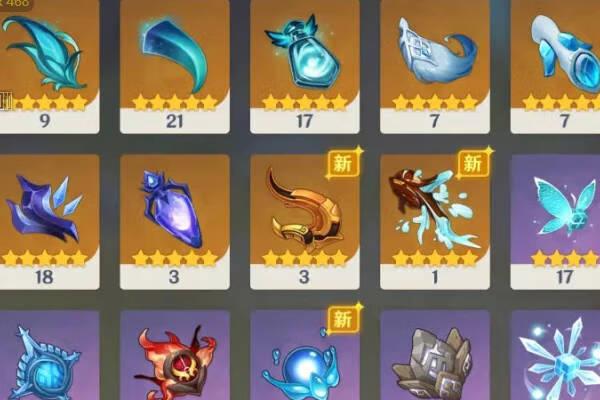Image resolution: width=600 pixels, height=400 pixels.
Task: Choose the red flame-horned emblem item
Action: 174,360
